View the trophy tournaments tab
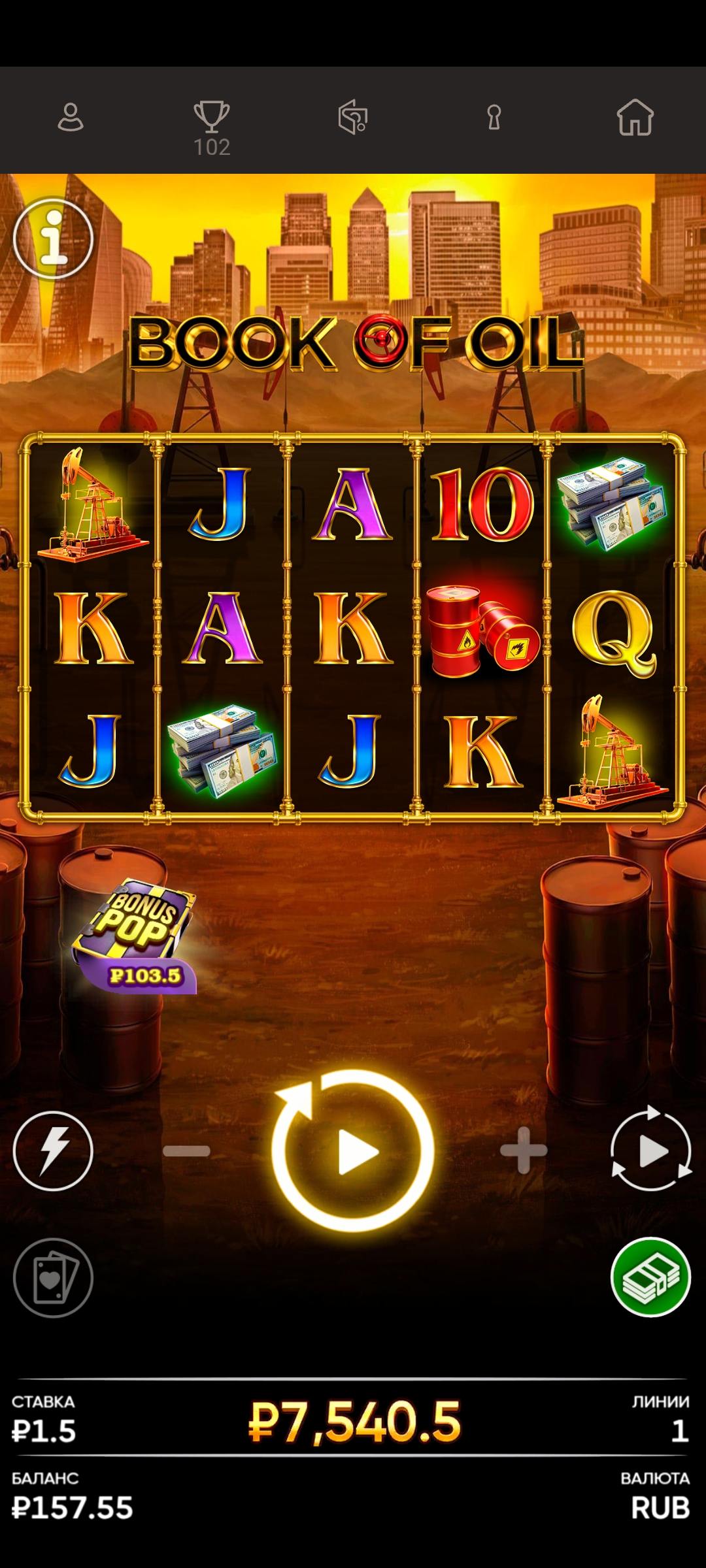 (212, 126)
